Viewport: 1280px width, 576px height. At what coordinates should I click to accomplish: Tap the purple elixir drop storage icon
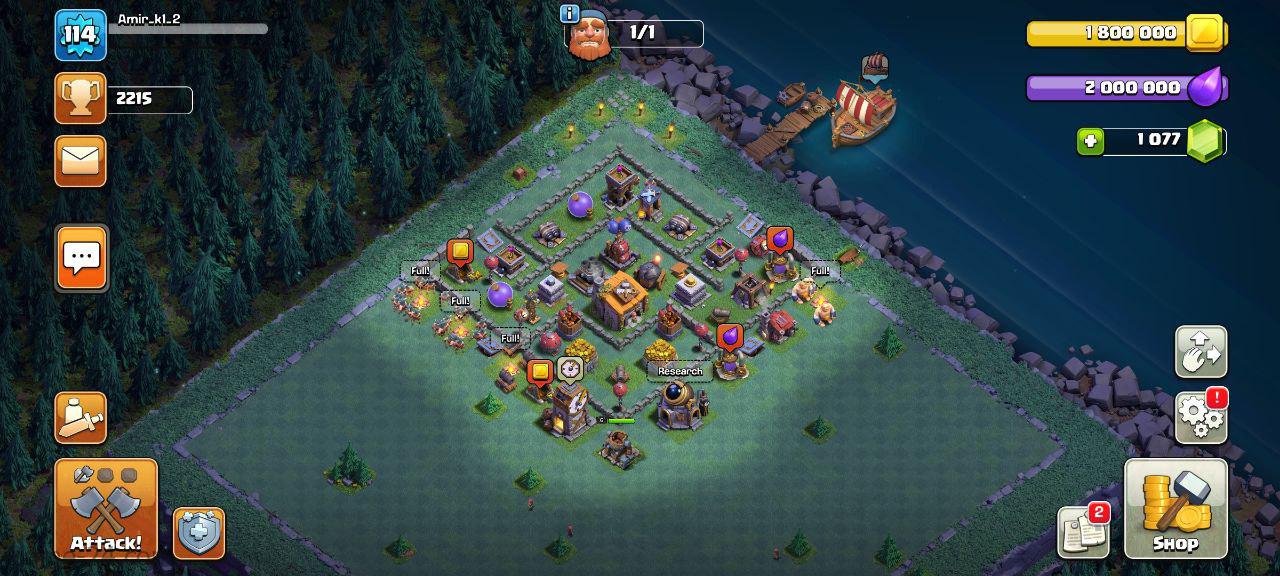point(1207,87)
